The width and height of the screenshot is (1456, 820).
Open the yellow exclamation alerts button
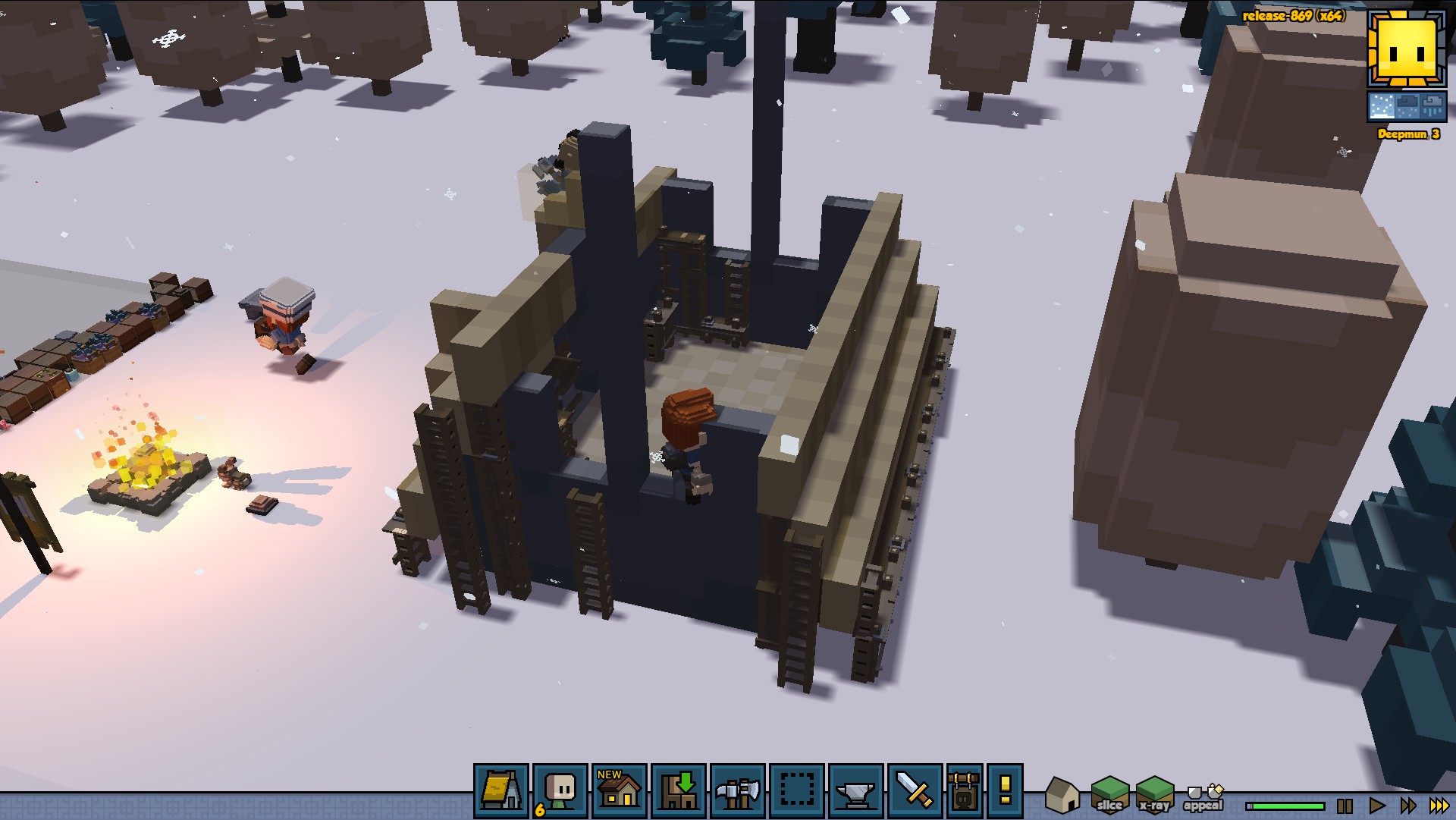[x=1006, y=791]
